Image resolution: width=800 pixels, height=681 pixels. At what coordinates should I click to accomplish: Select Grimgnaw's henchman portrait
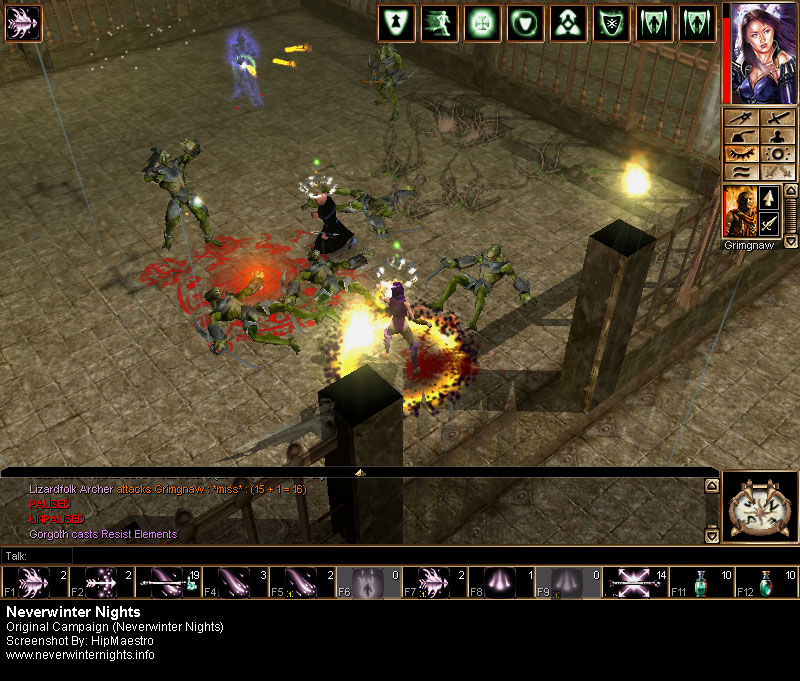click(739, 211)
